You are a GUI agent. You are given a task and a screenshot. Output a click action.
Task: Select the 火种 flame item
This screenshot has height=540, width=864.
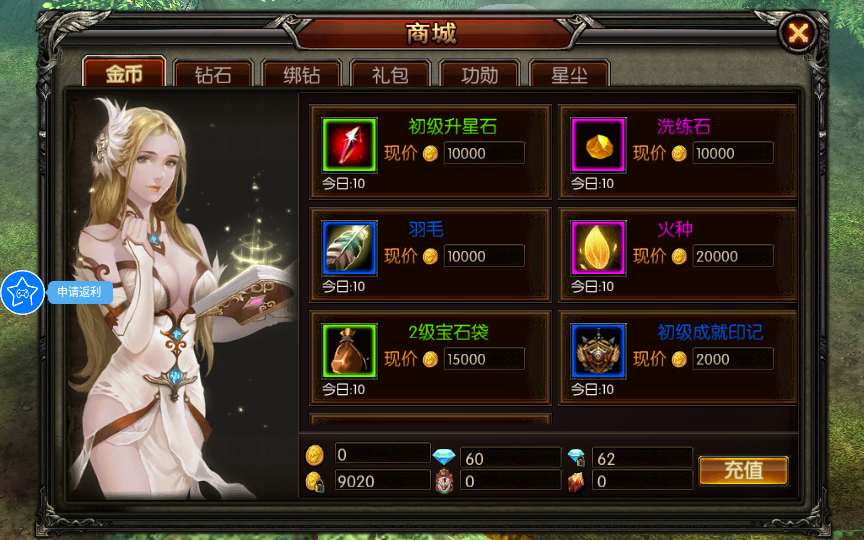[x=598, y=248]
